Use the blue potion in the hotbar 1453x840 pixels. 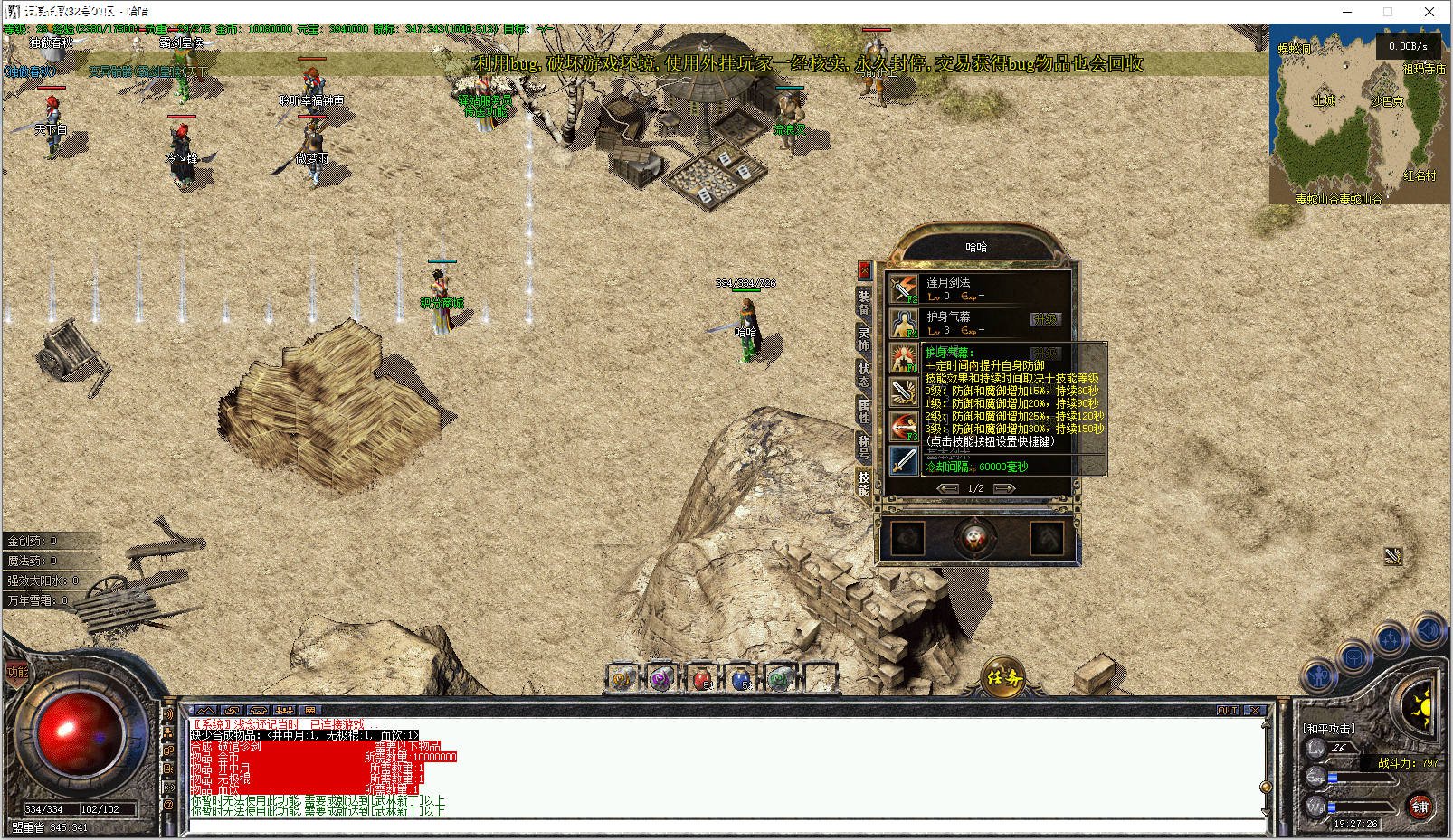(x=741, y=678)
